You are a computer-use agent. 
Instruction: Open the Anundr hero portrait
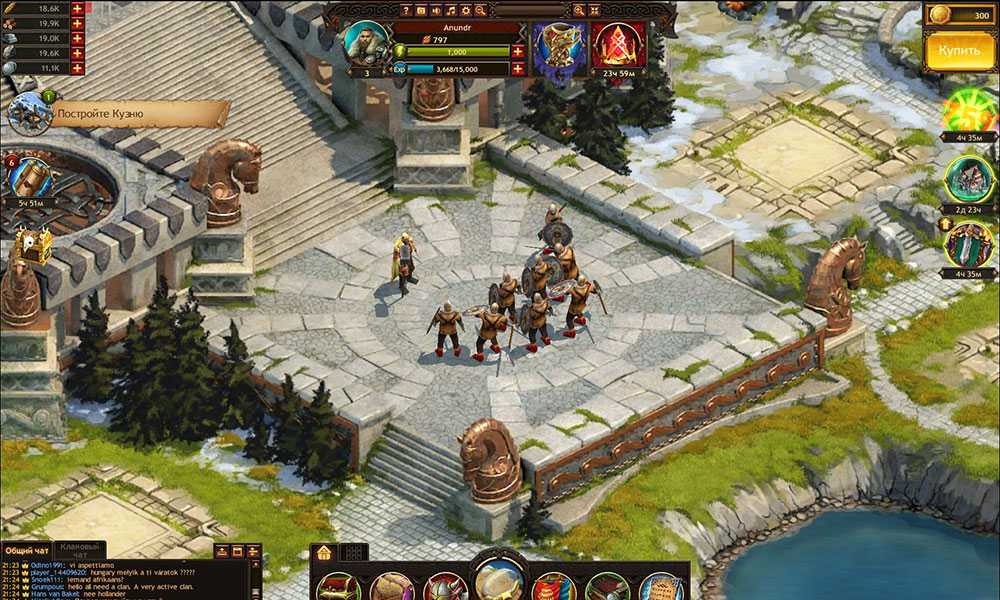pyautogui.click(x=366, y=42)
